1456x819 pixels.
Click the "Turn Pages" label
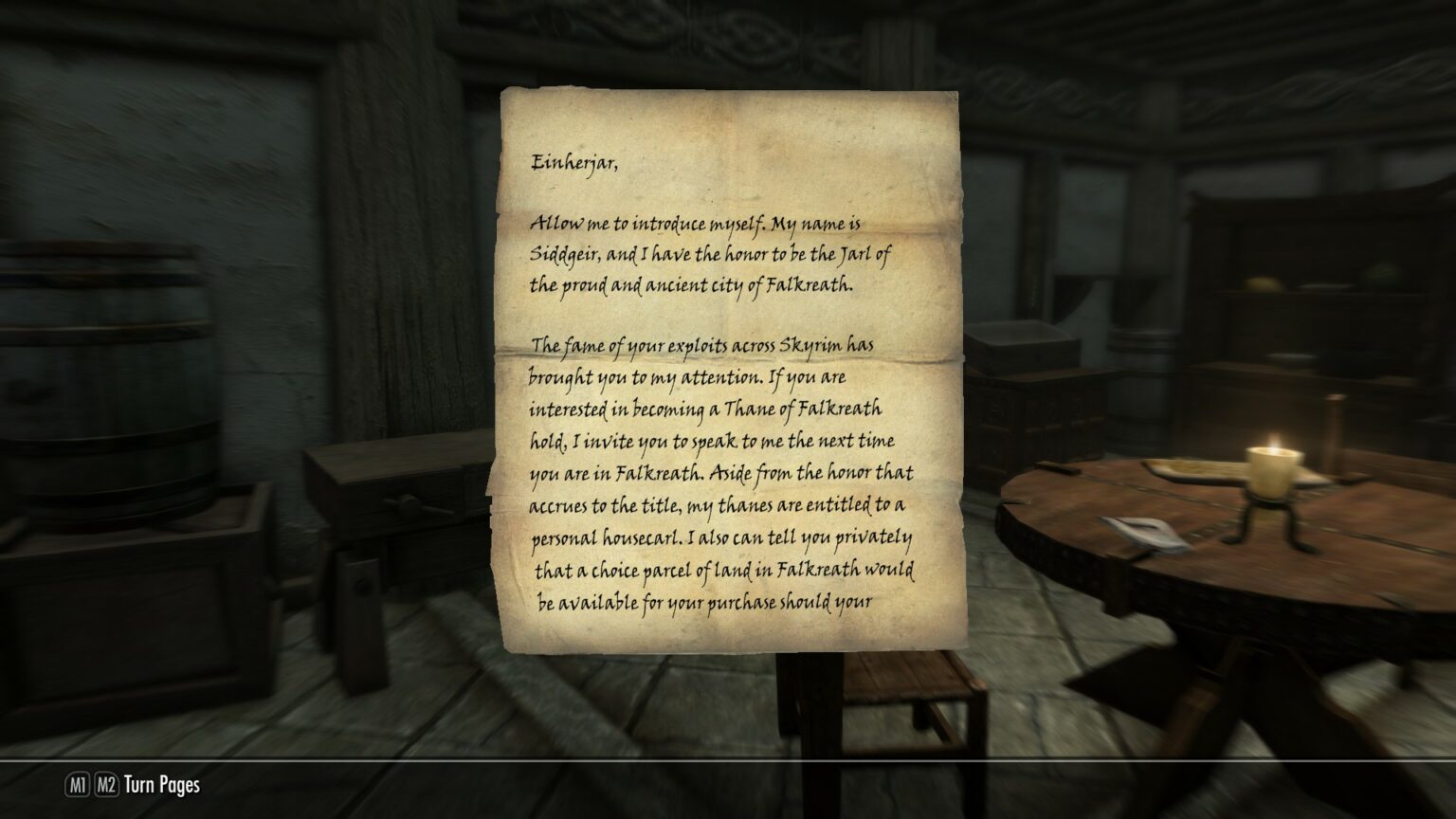click(165, 785)
